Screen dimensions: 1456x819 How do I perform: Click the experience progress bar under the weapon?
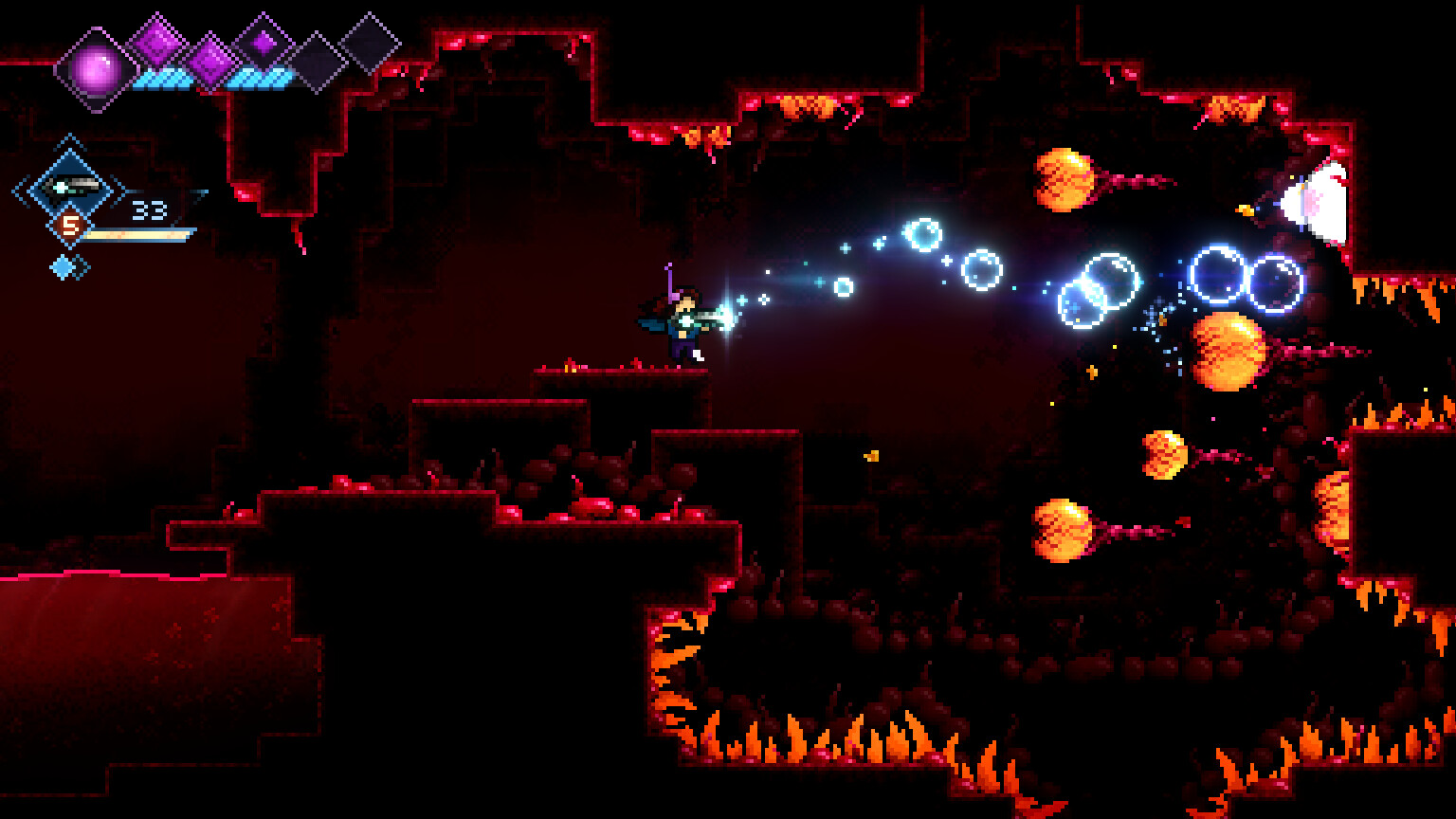point(136,235)
